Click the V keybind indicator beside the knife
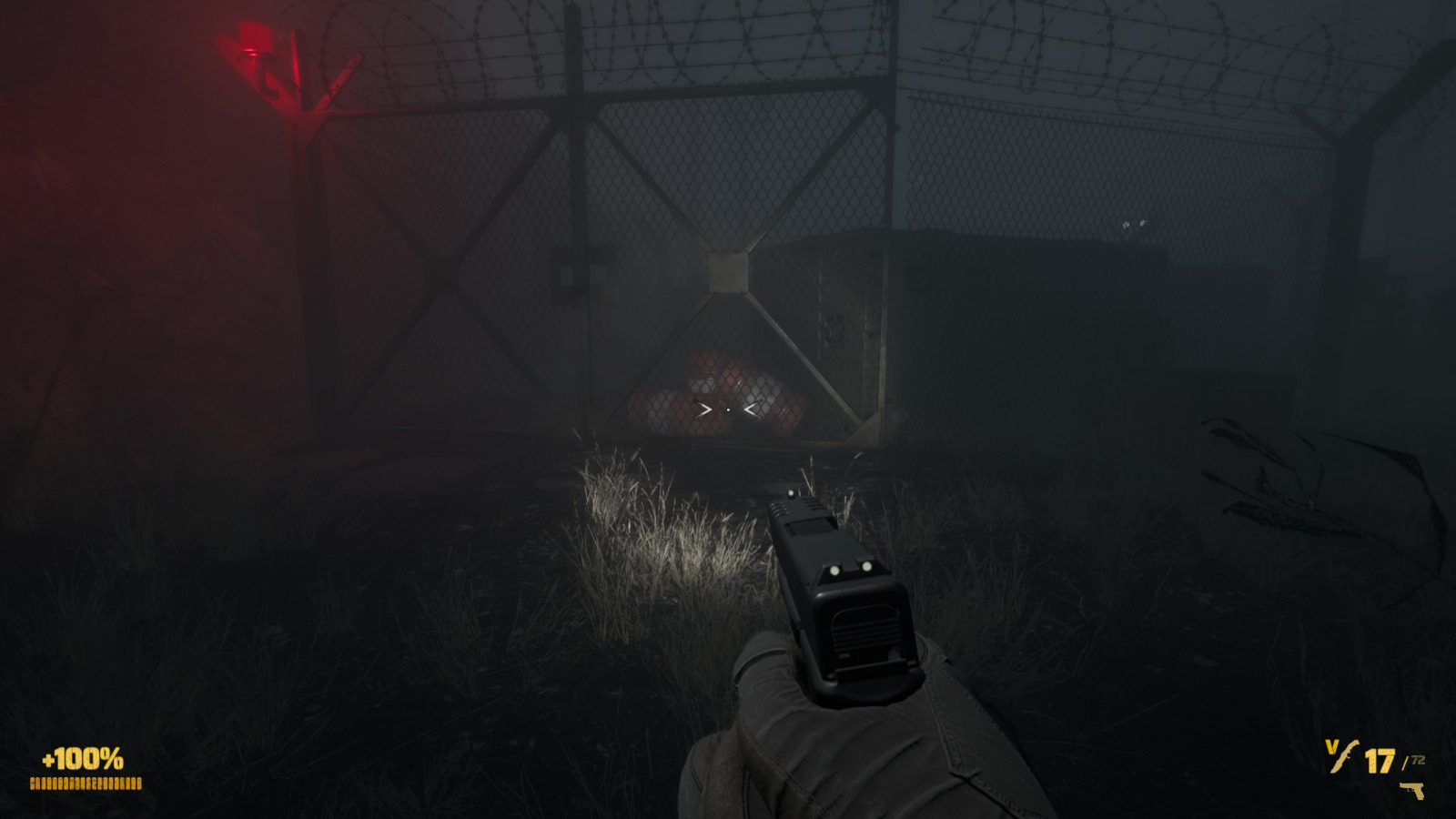This screenshot has width=1456, height=819. (x=1331, y=744)
